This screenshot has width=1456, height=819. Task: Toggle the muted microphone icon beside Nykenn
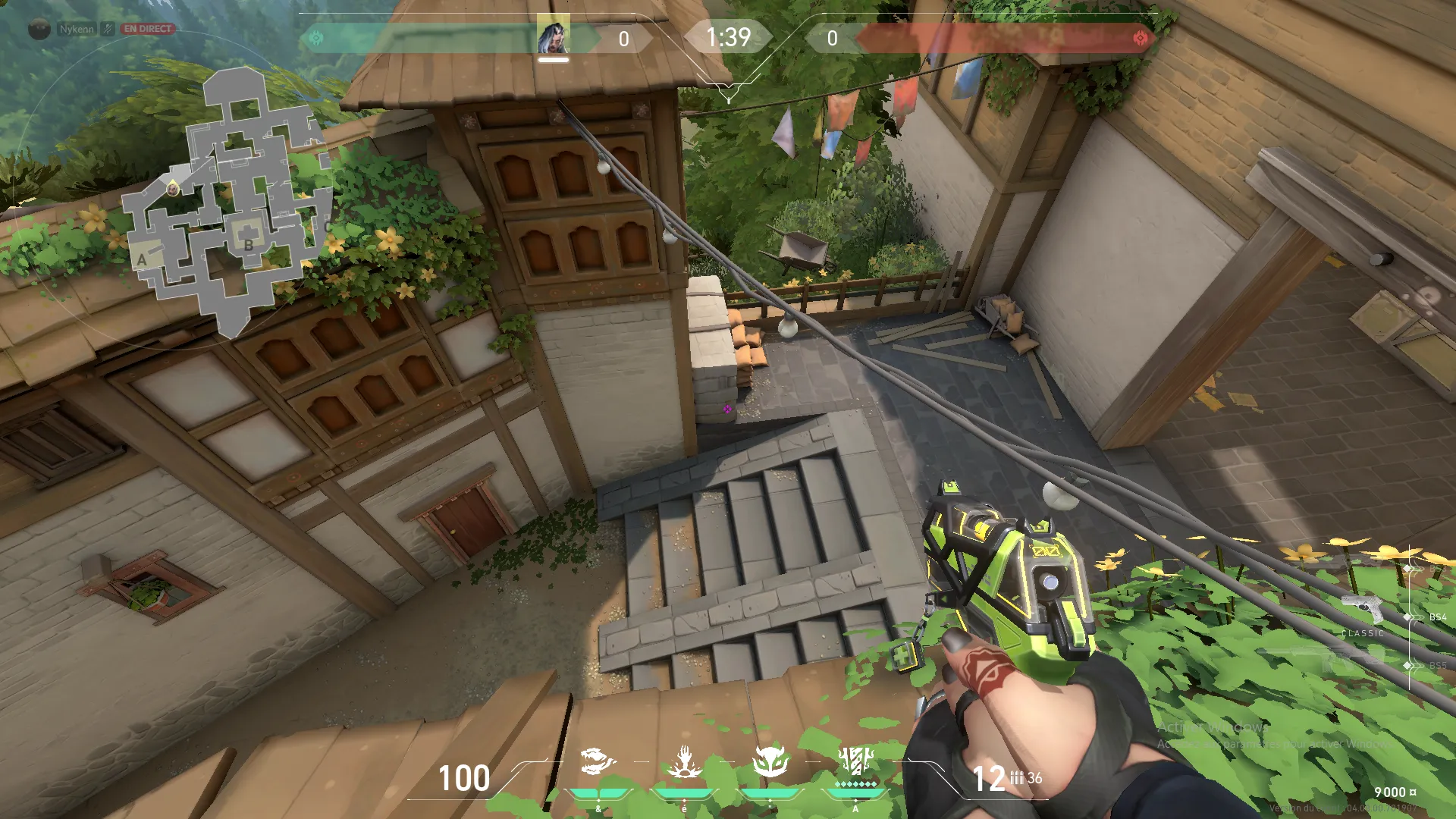click(108, 29)
